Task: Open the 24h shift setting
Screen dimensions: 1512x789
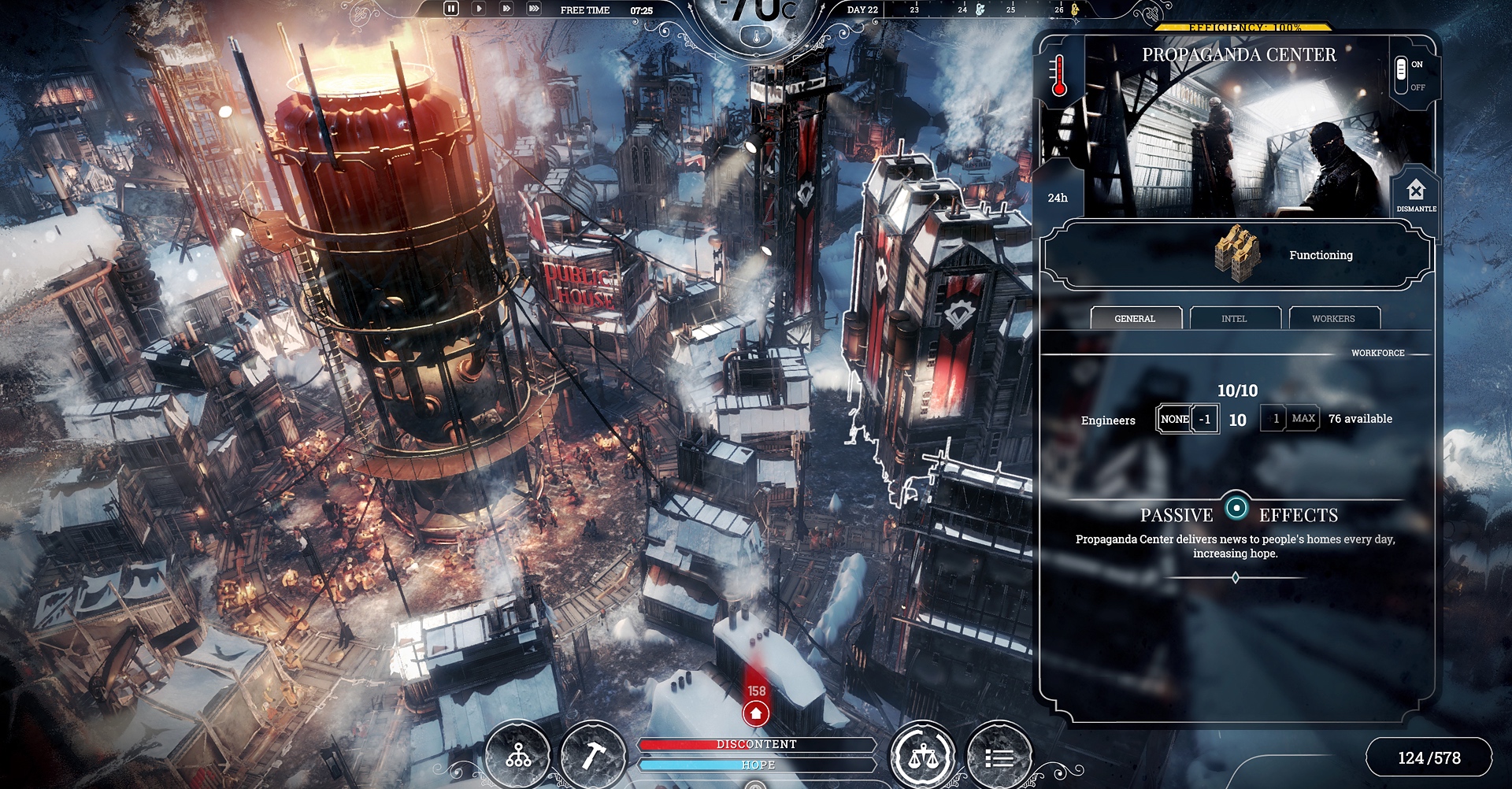Action: [x=1058, y=198]
